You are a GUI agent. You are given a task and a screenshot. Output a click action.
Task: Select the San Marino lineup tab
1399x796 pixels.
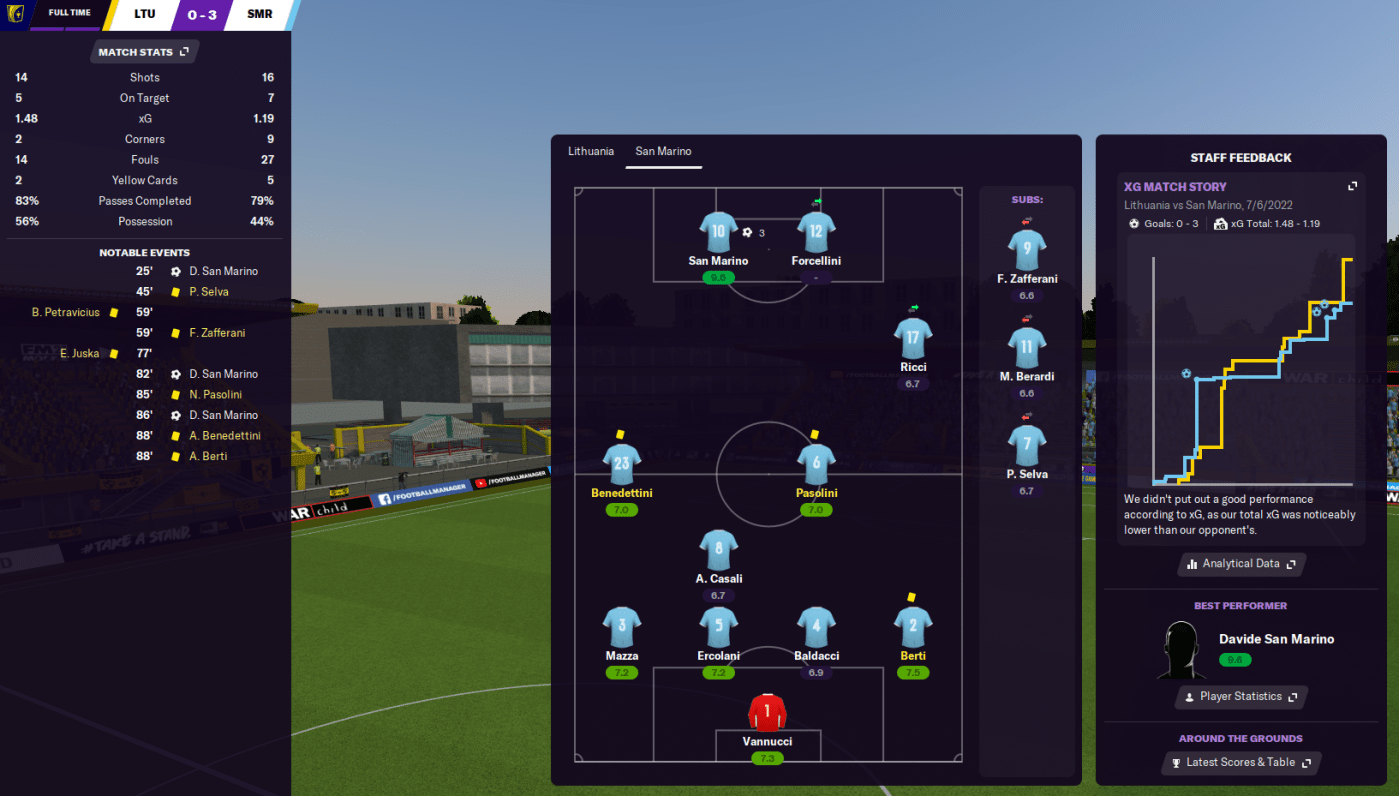point(663,151)
